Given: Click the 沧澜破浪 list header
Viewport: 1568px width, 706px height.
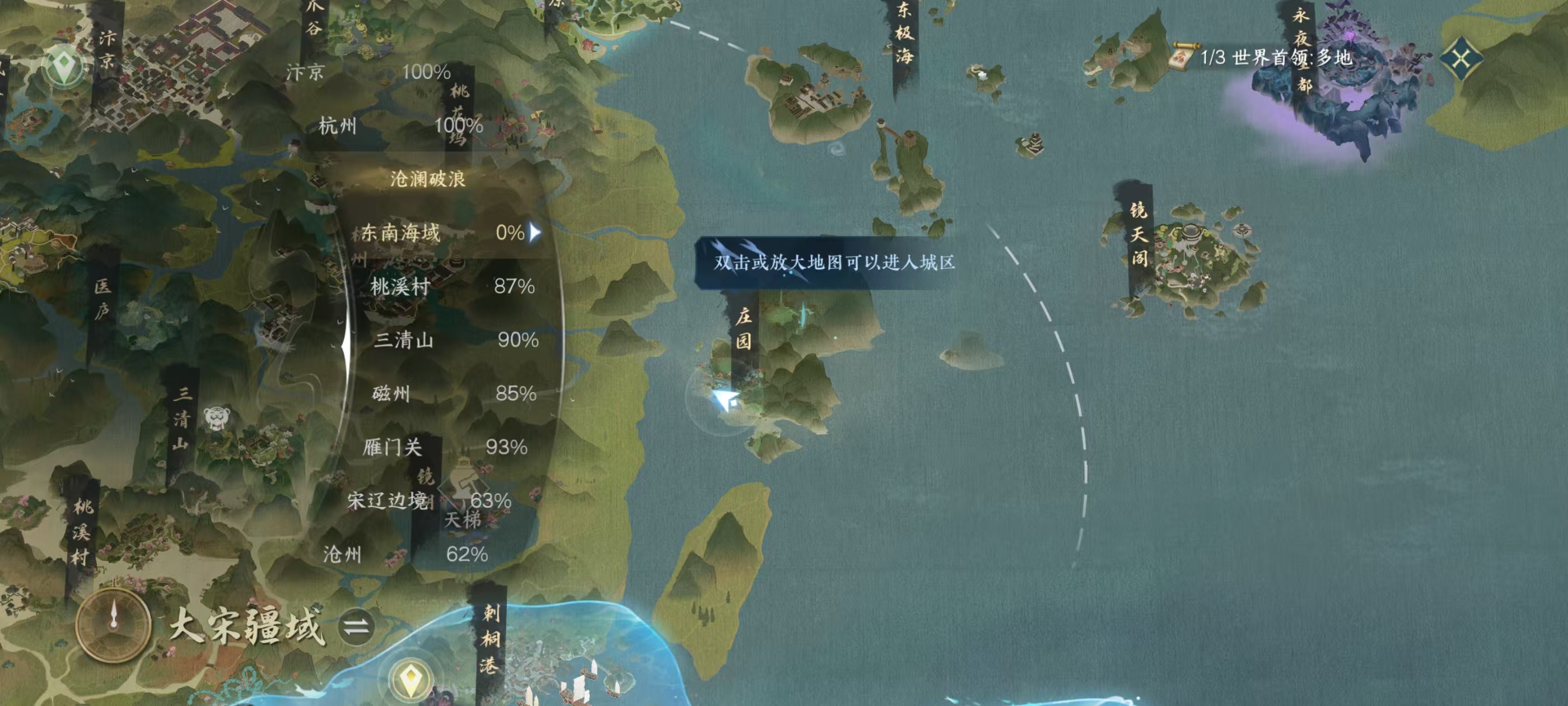Looking at the screenshot, I should pos(427,179).
